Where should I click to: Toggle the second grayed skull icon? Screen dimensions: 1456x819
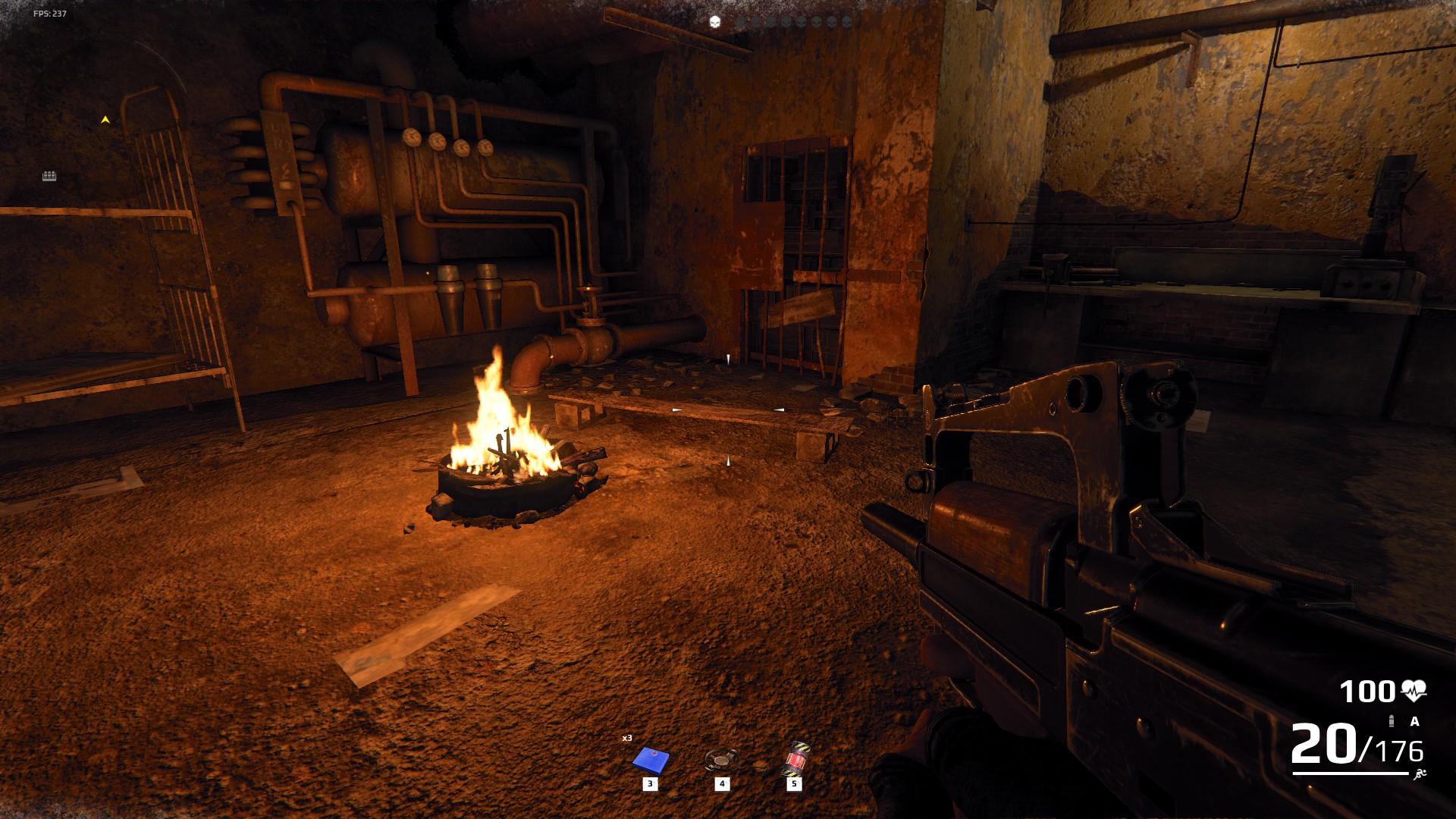pyautogui.click(x=758, y=20)
